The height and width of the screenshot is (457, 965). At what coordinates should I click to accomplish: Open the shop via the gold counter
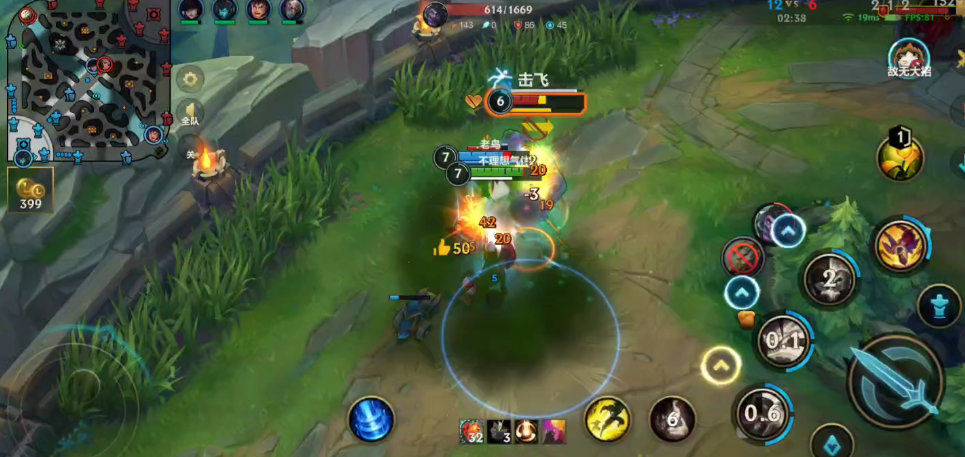(30, 190)
